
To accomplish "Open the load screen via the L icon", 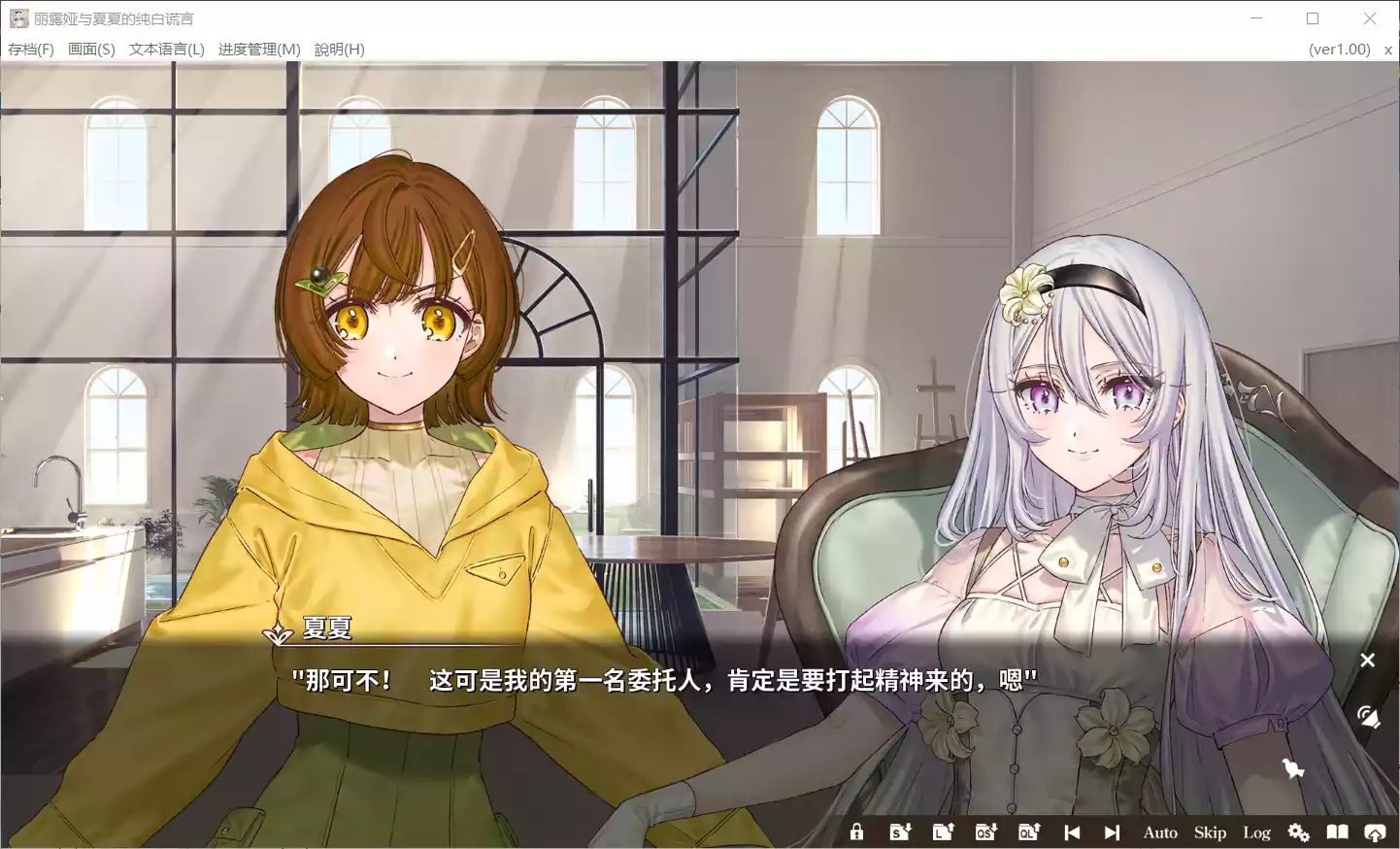I will click(941, 832).
